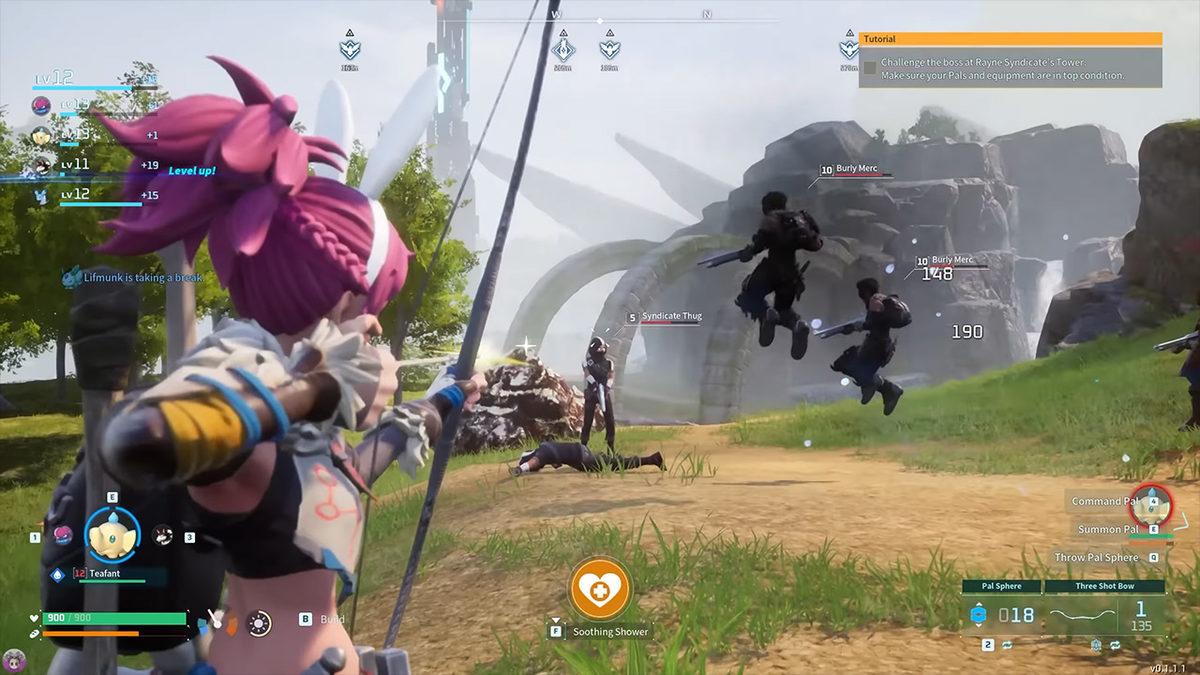This screenshot has height=675, width=1200.
Task: Choose the black-and-white pal in the party wheel
Action: 162,535
